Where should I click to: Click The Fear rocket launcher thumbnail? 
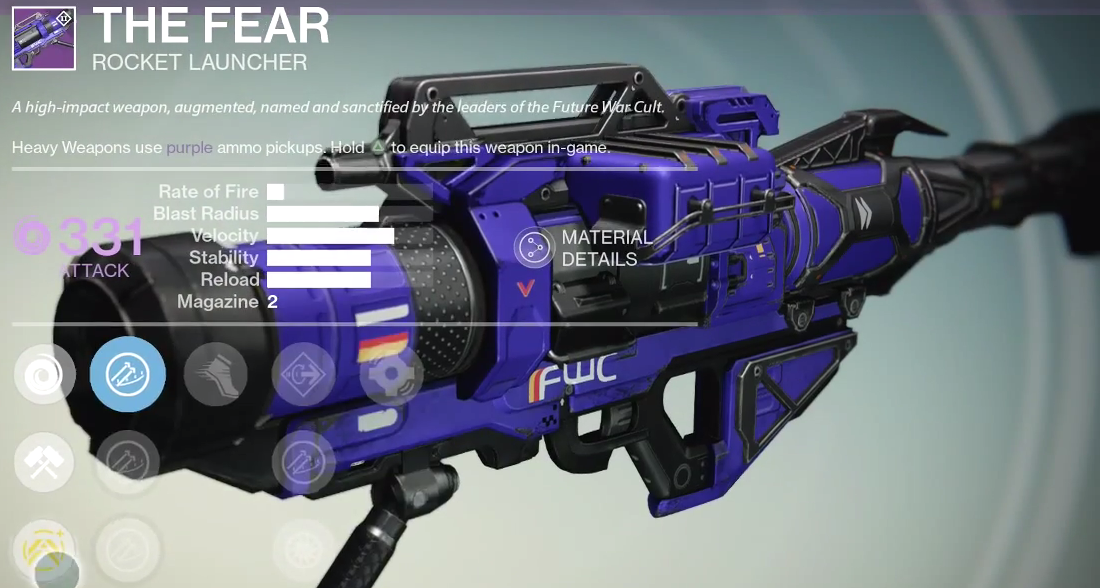(44, 38)
